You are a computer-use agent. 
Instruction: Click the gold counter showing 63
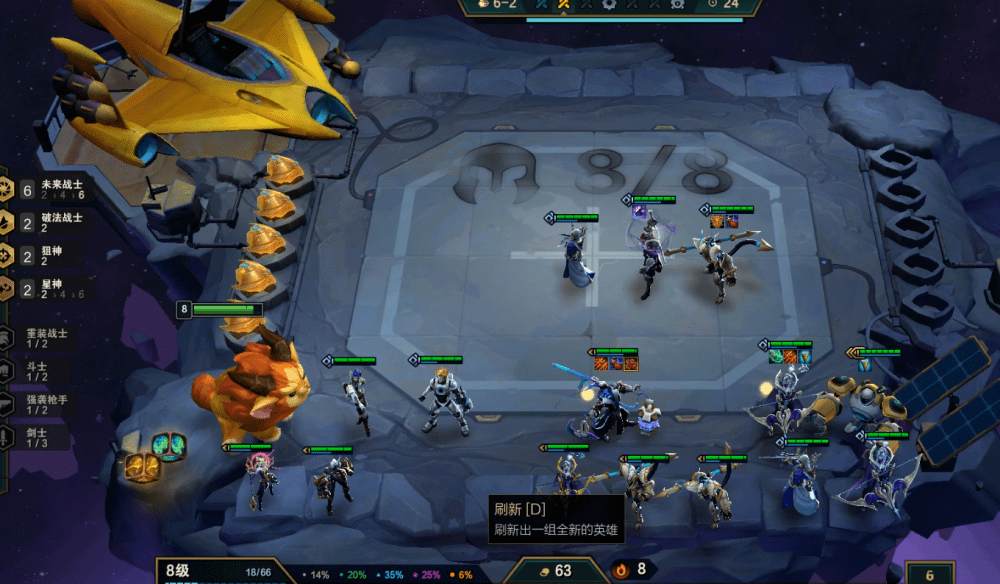pyautogui.click(x=554, y=570)
